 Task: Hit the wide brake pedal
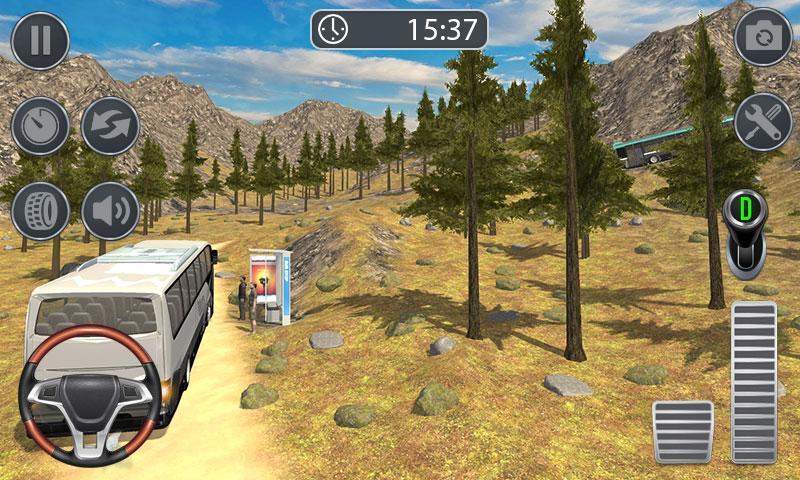tap(683, 431)
